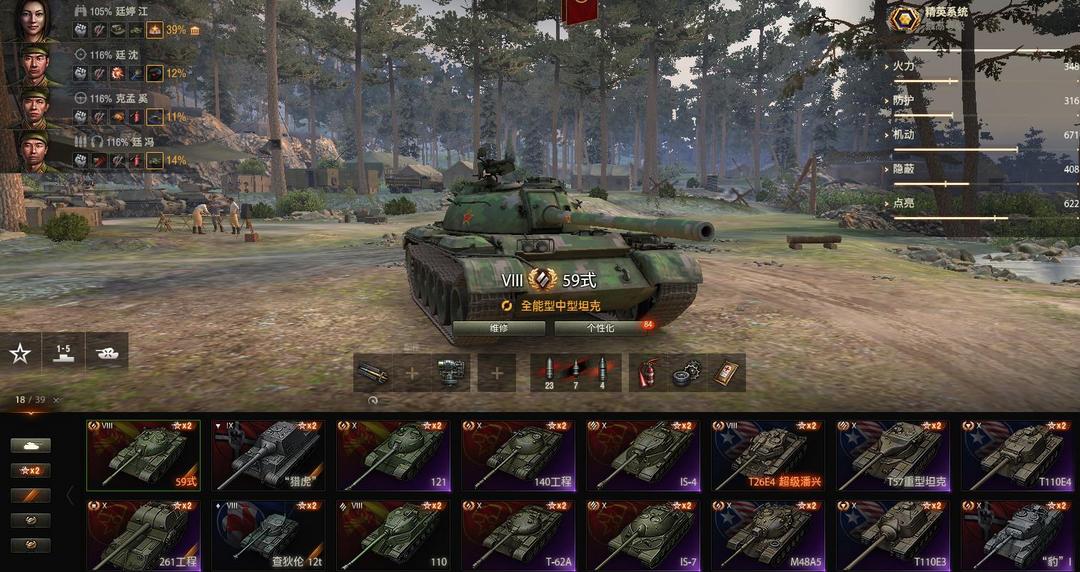Select the T26E4 超级潘兴 tank
The image size is (1080, 572).
pos(768,454)
